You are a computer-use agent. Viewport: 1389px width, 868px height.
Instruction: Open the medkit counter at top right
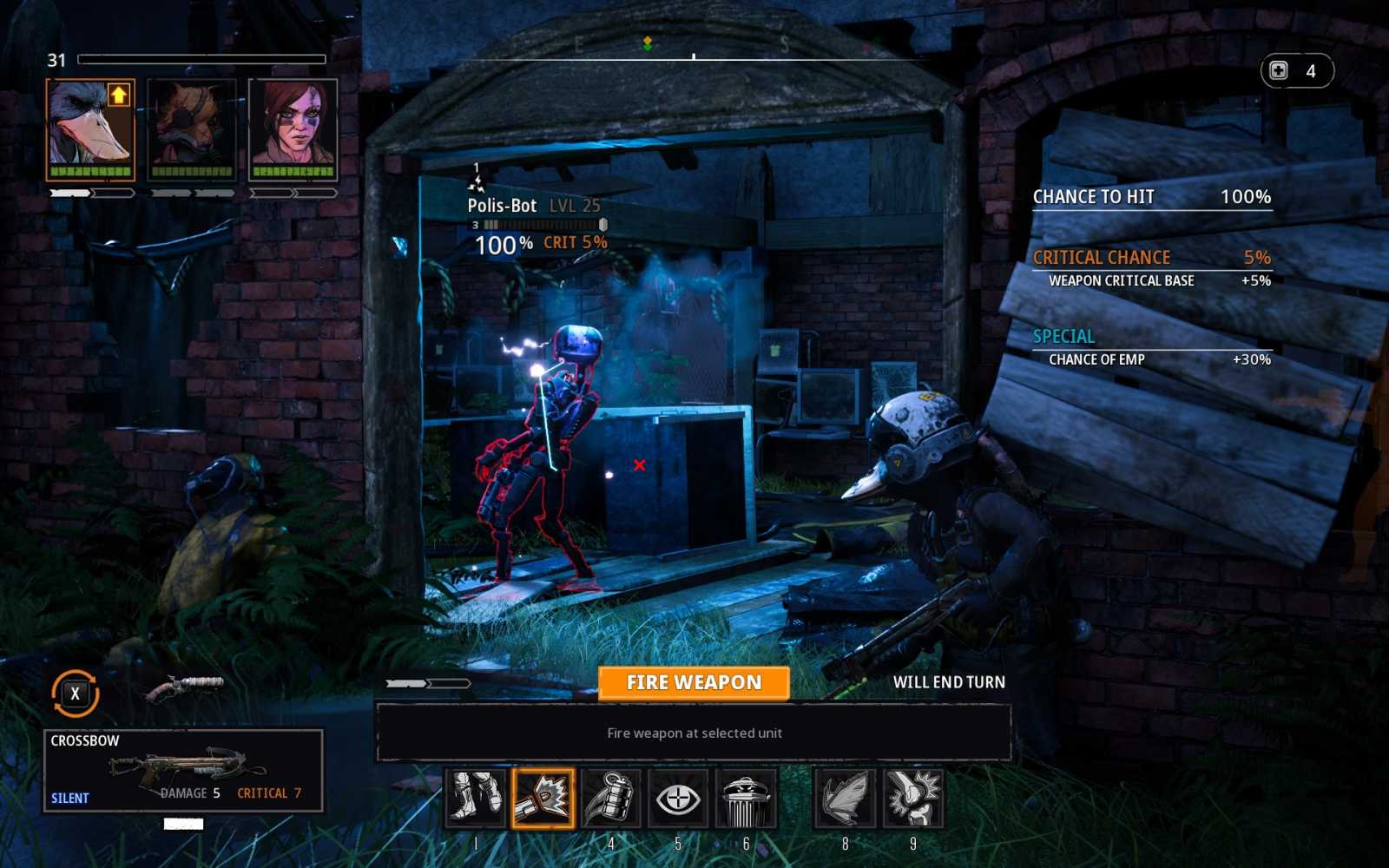[x=1297, y=71]
